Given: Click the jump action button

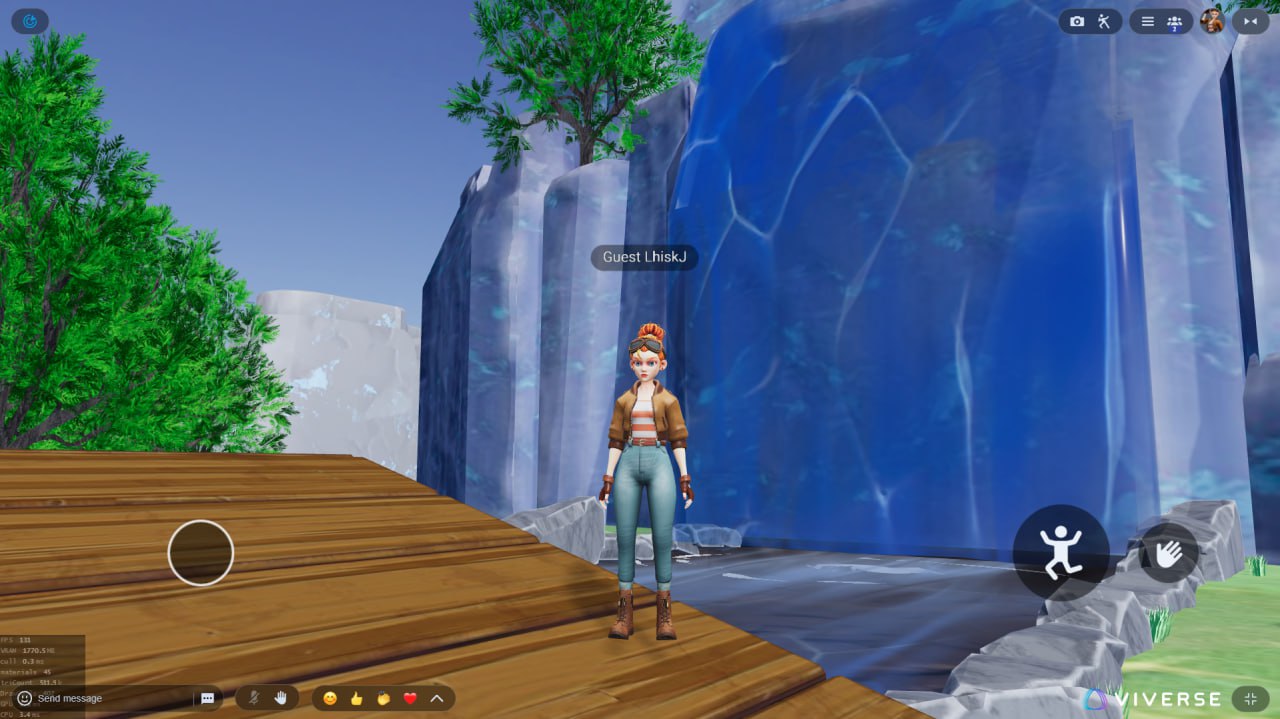Looking at the screenshot, I should 1060,551.
